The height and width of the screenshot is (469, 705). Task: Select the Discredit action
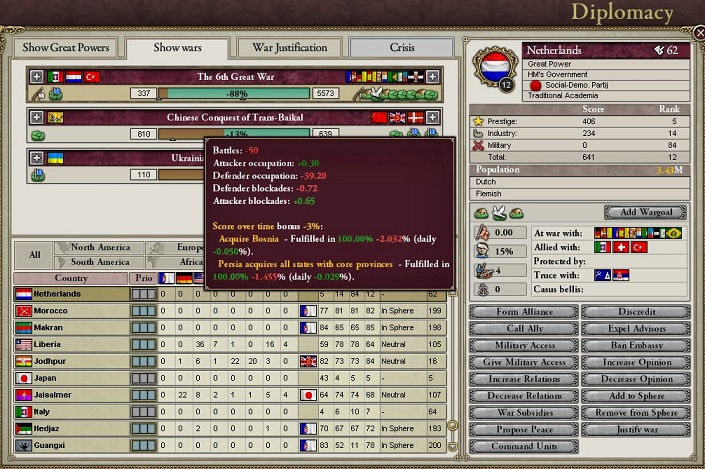point(638,311)
